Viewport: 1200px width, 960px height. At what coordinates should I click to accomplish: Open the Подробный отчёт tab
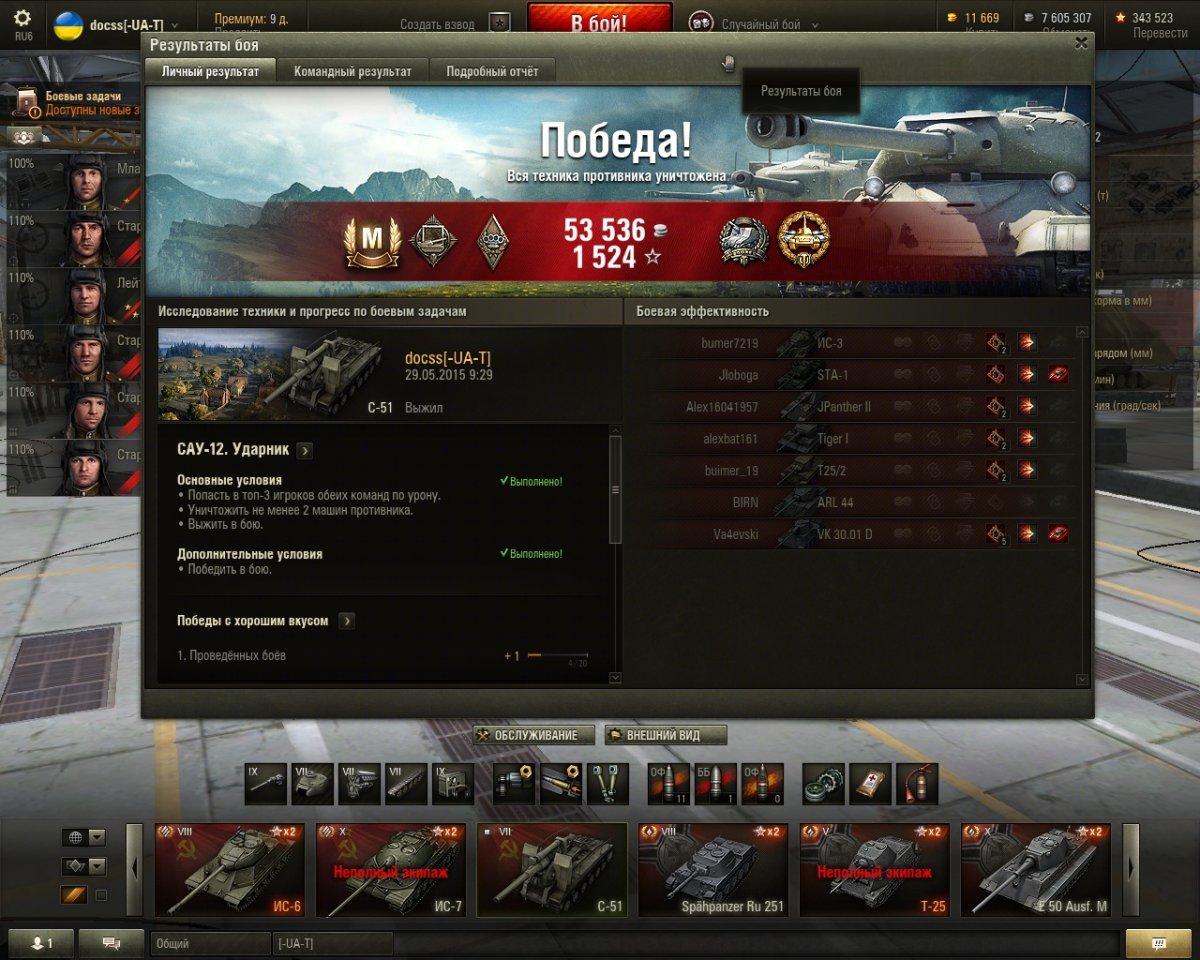tap(492, 71)
